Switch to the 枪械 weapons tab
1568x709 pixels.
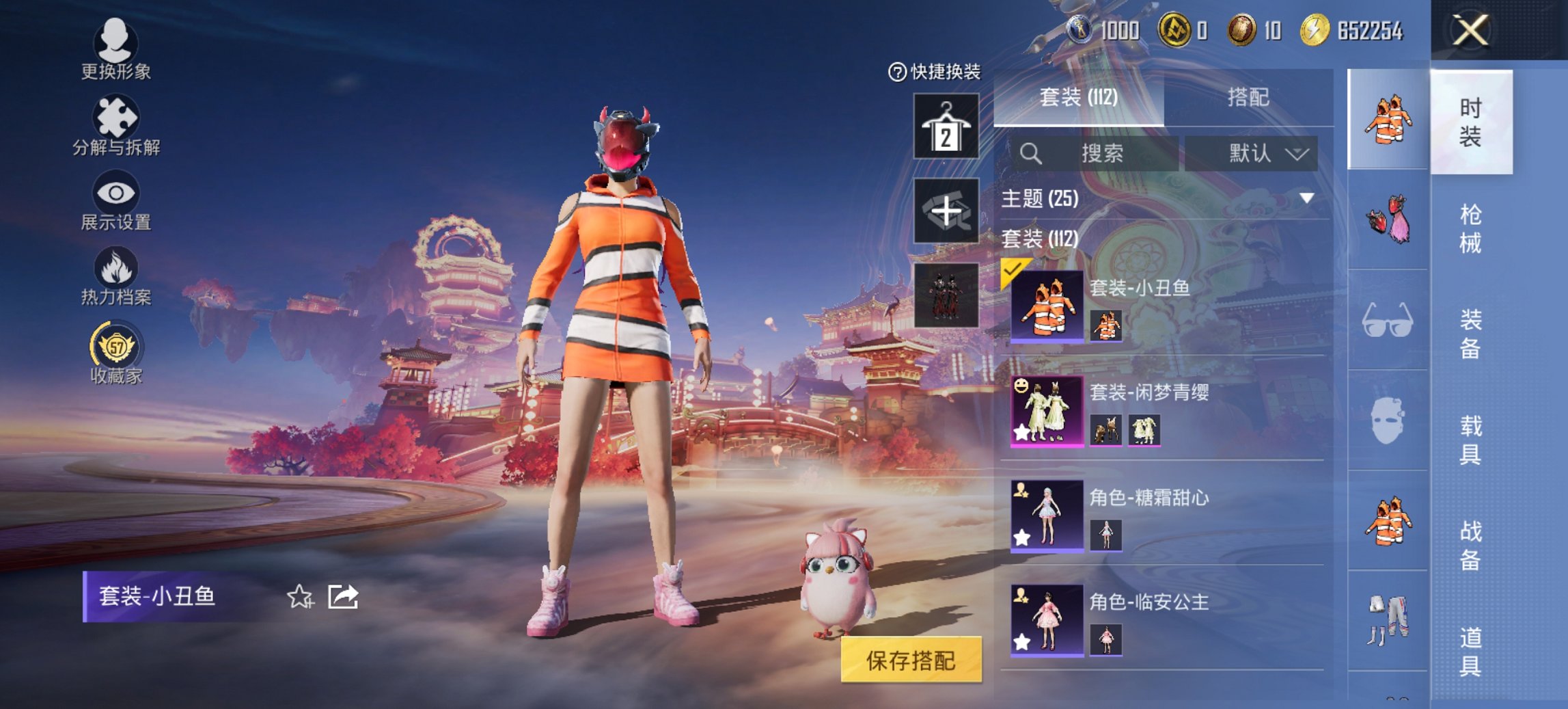click(1470, 226)
